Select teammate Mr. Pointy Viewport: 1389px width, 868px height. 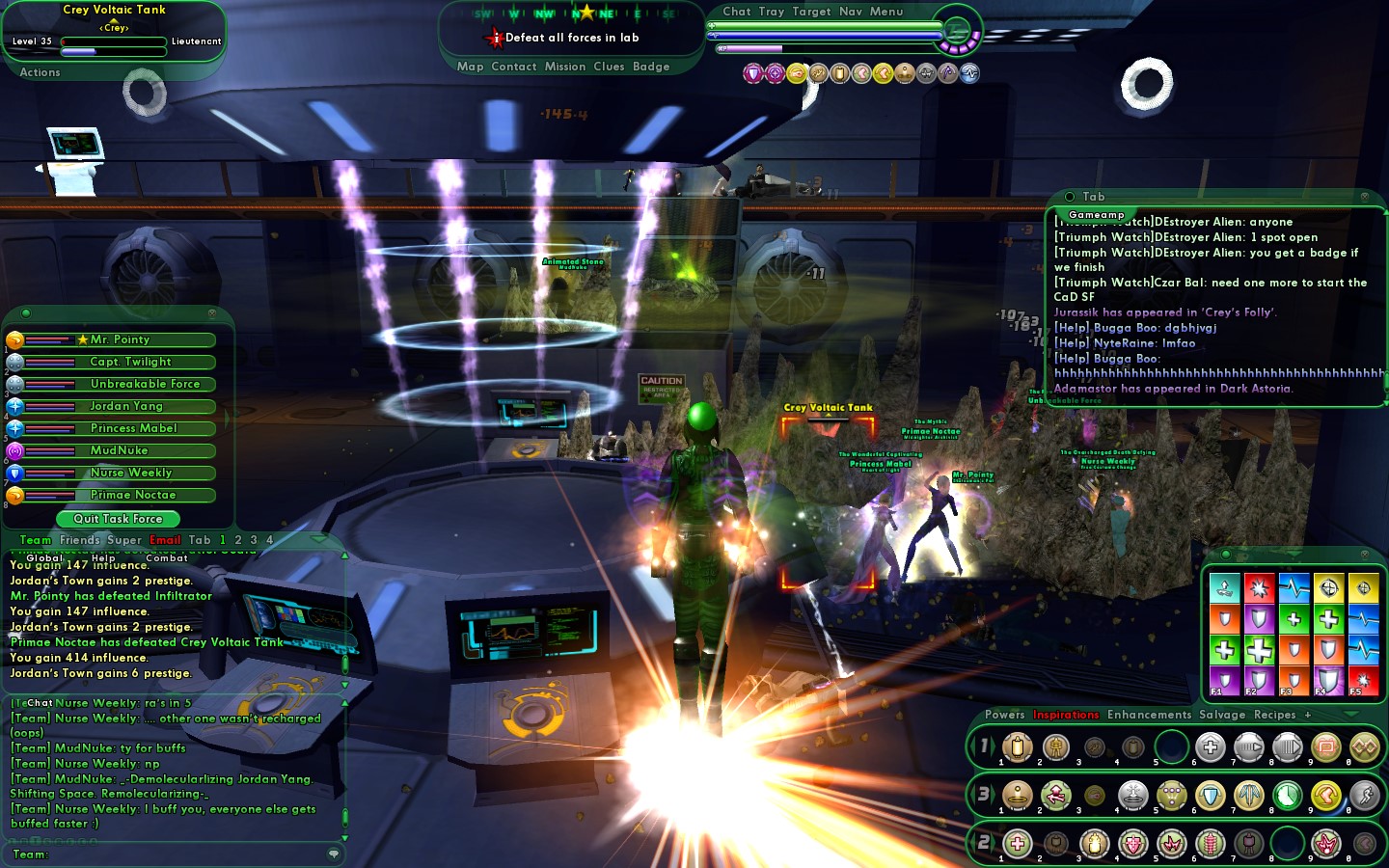tap(120, 339)
